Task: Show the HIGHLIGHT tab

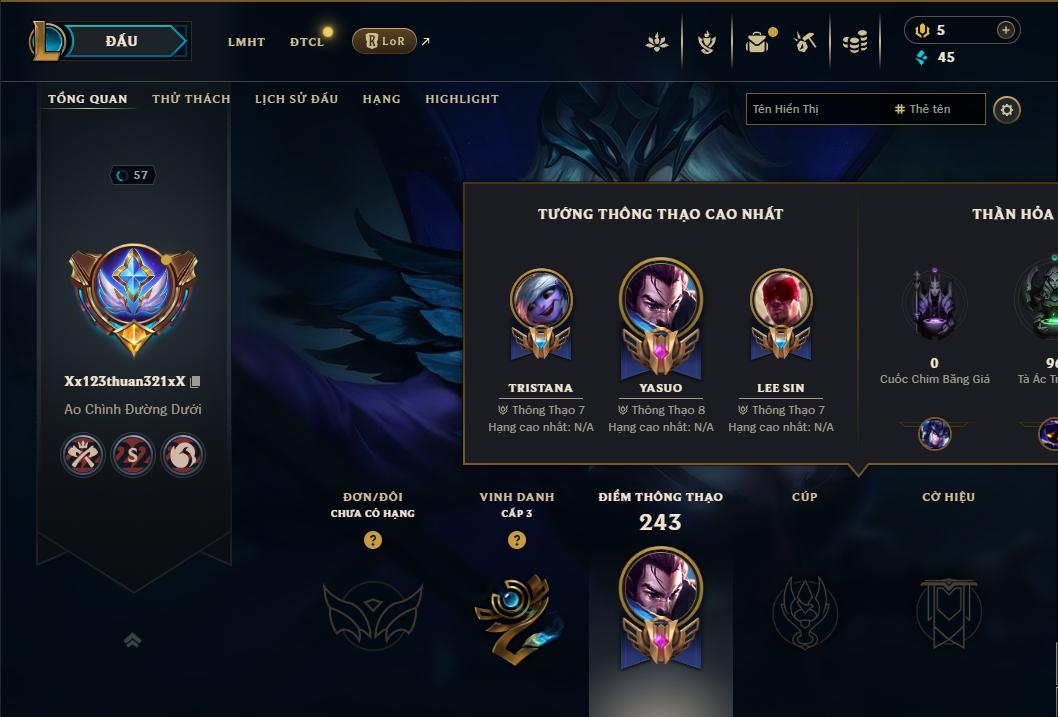Action: click(461, 99)
